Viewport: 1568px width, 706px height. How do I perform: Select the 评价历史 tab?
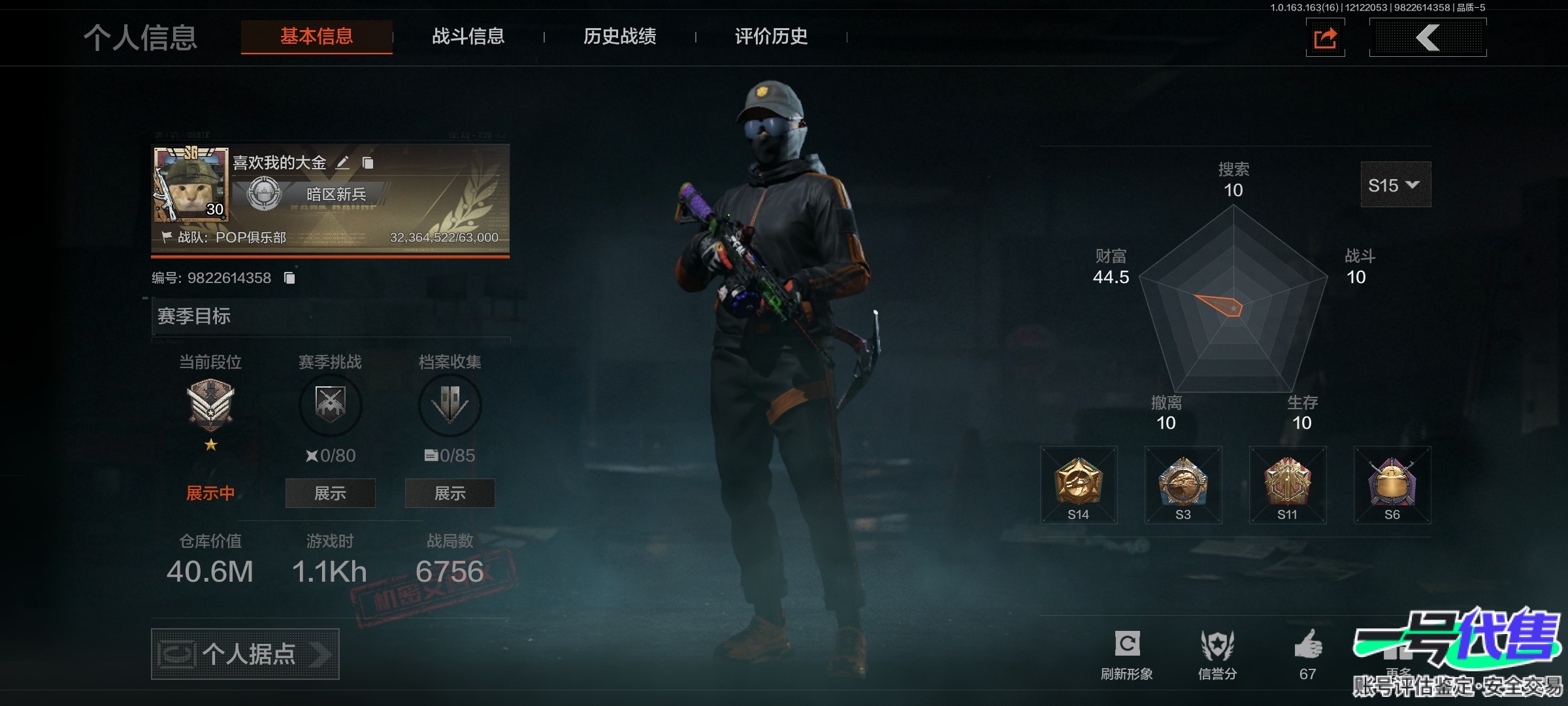771,37
